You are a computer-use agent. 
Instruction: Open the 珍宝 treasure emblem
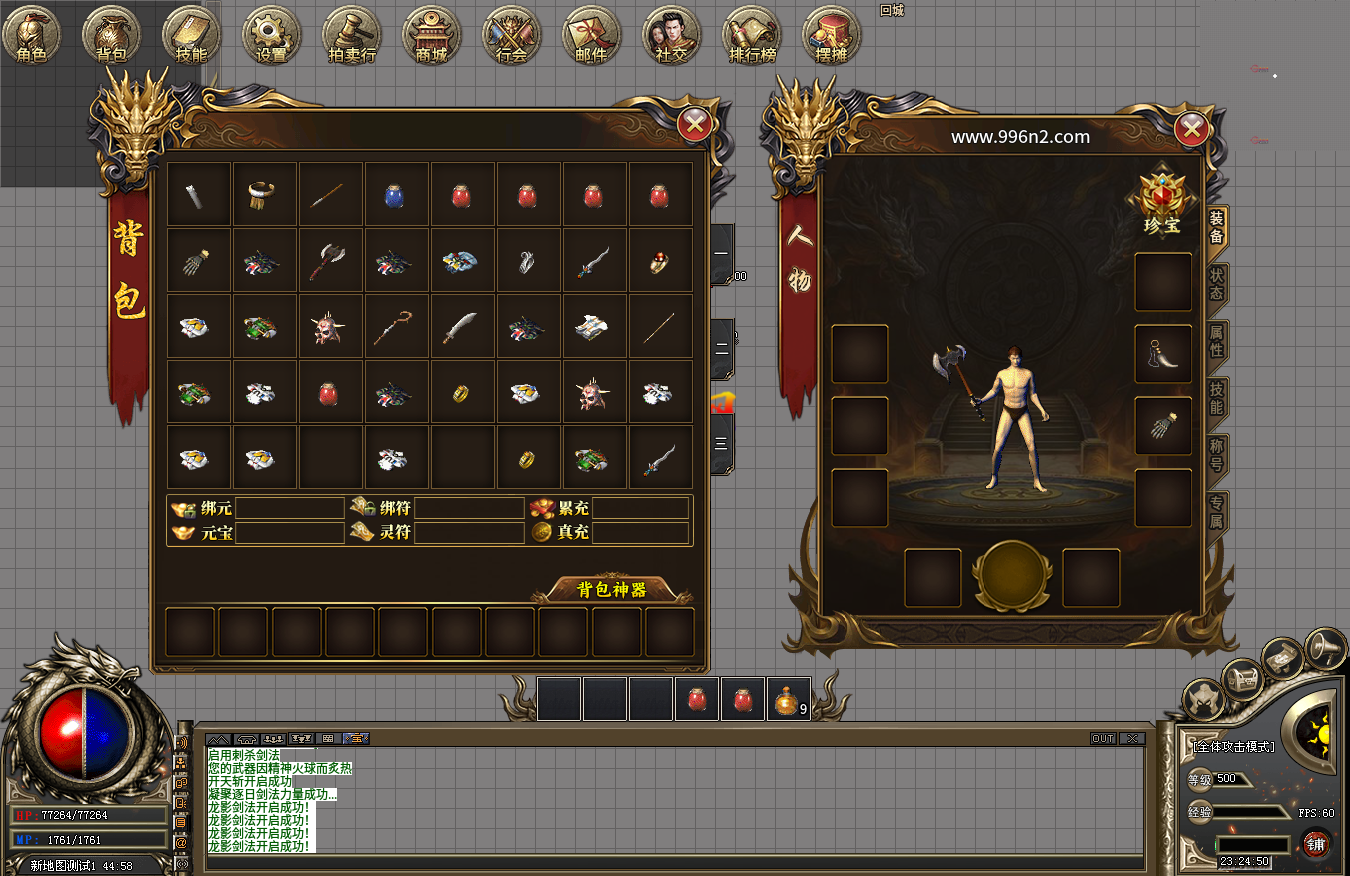1162,201
